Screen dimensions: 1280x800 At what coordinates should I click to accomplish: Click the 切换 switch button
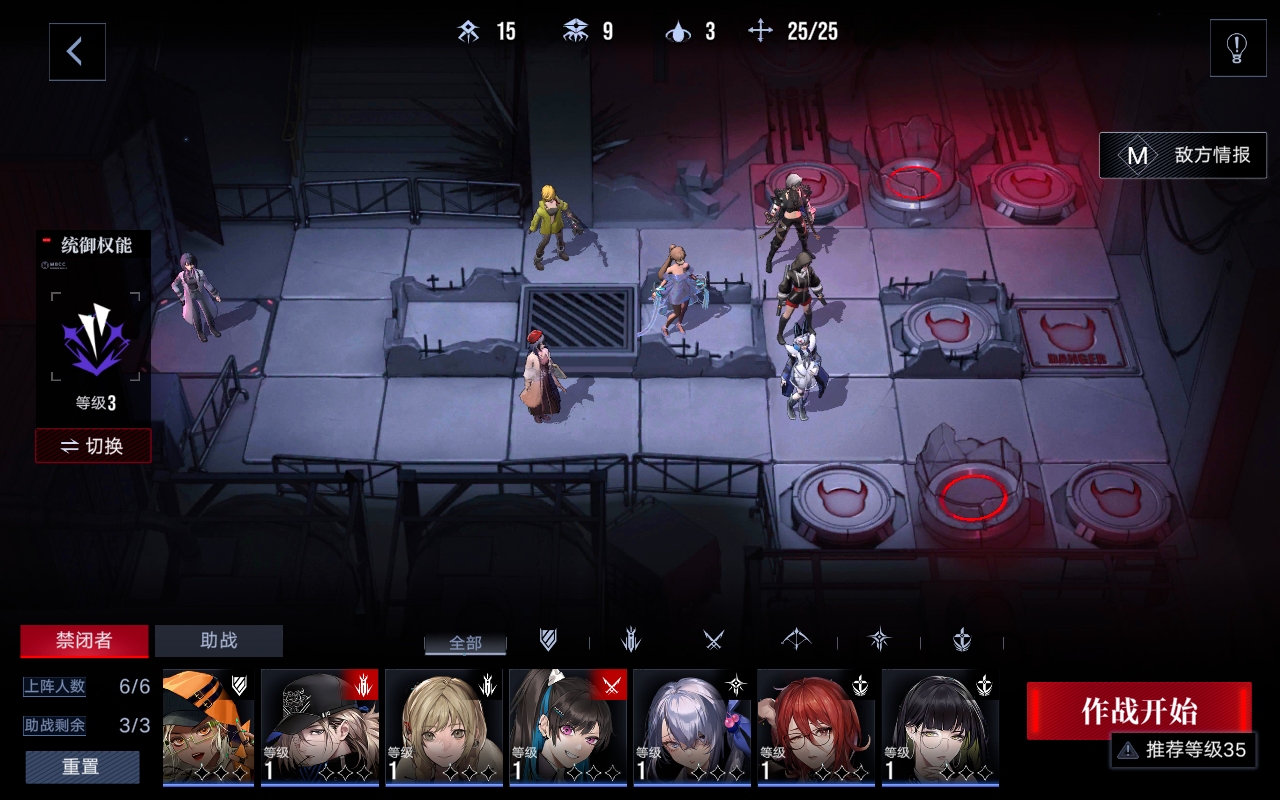93,446
